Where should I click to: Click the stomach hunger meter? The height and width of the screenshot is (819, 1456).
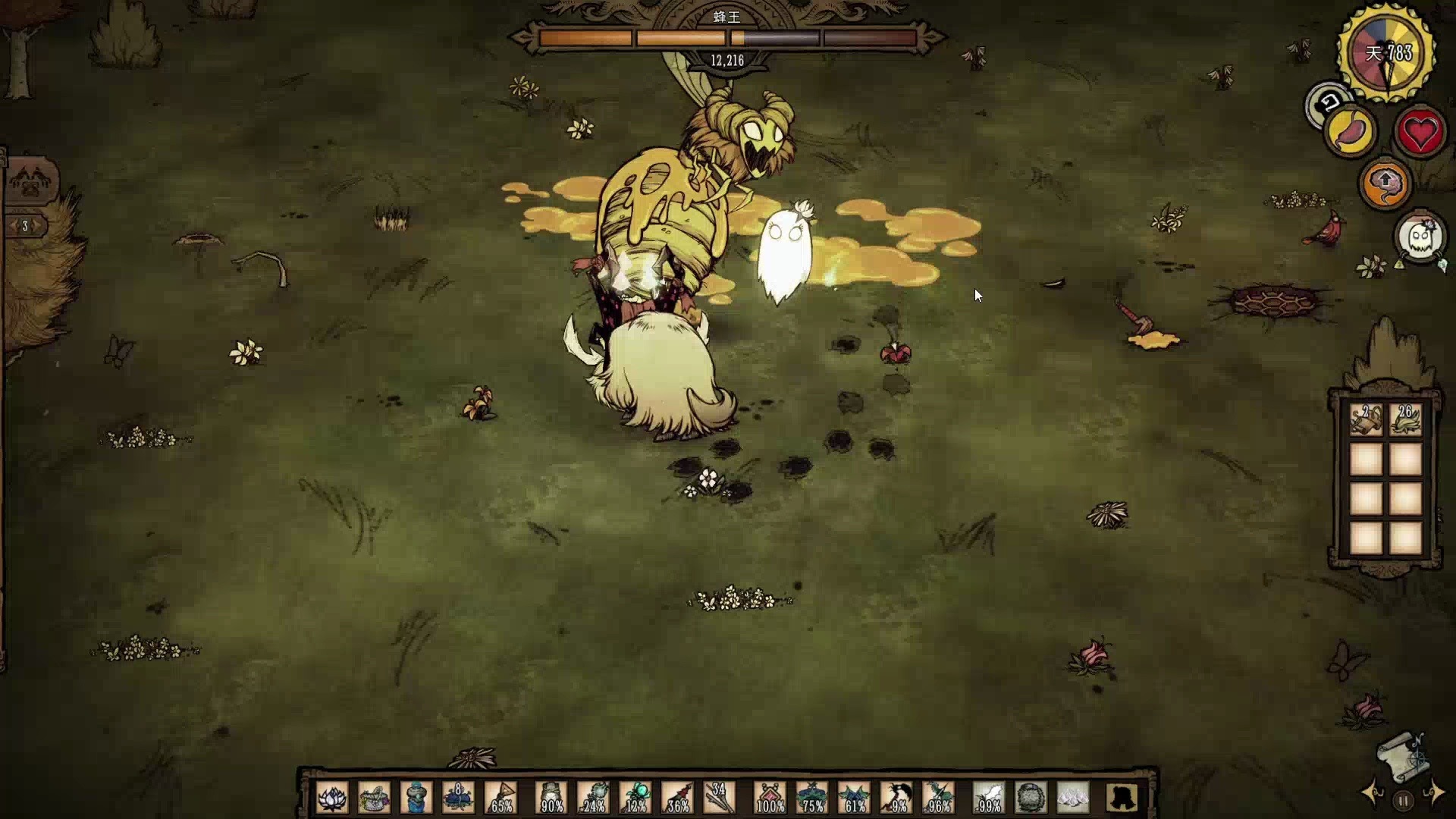[1351, 133]
